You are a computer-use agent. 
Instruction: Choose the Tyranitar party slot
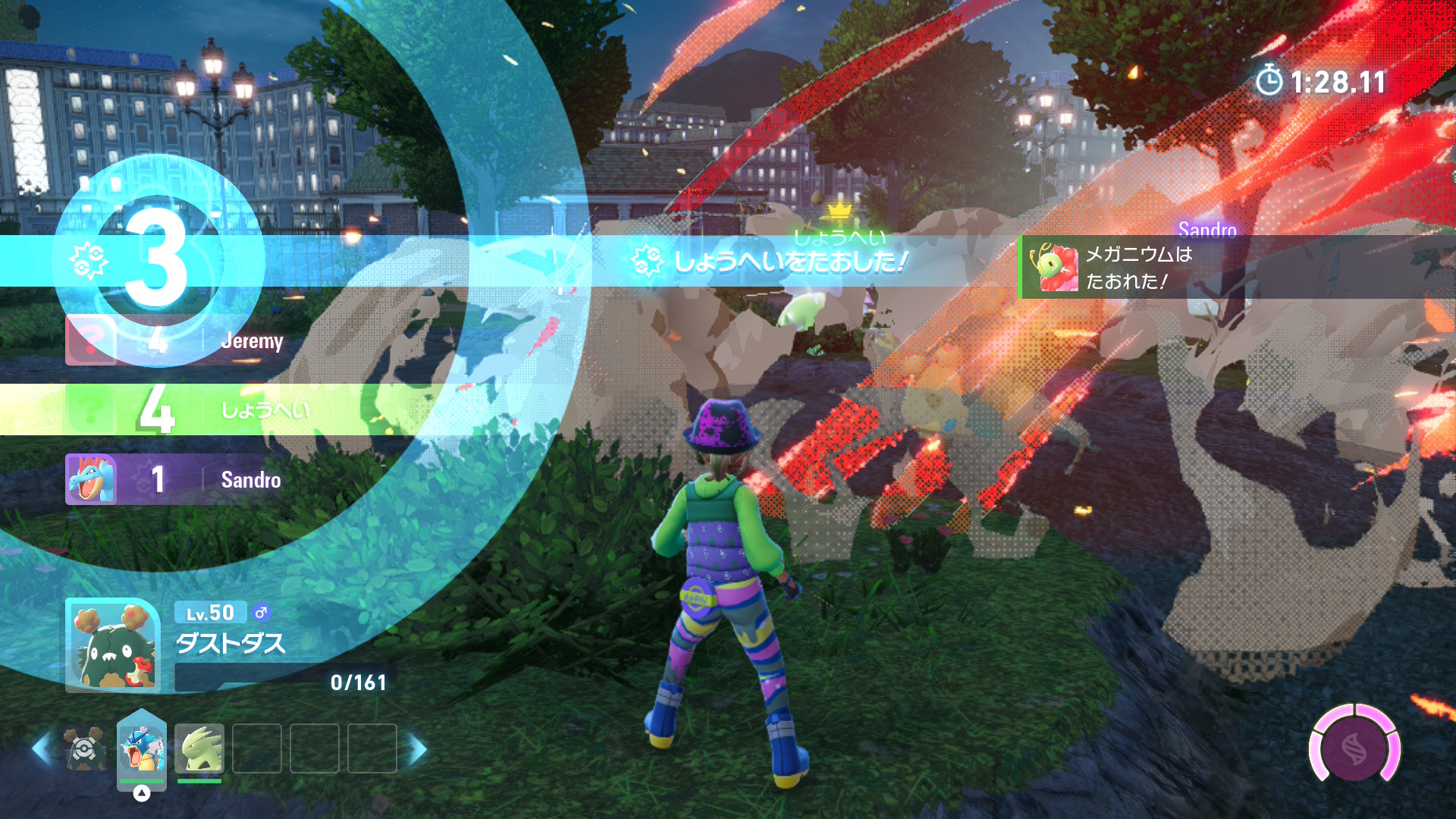(x=199, y=748)
